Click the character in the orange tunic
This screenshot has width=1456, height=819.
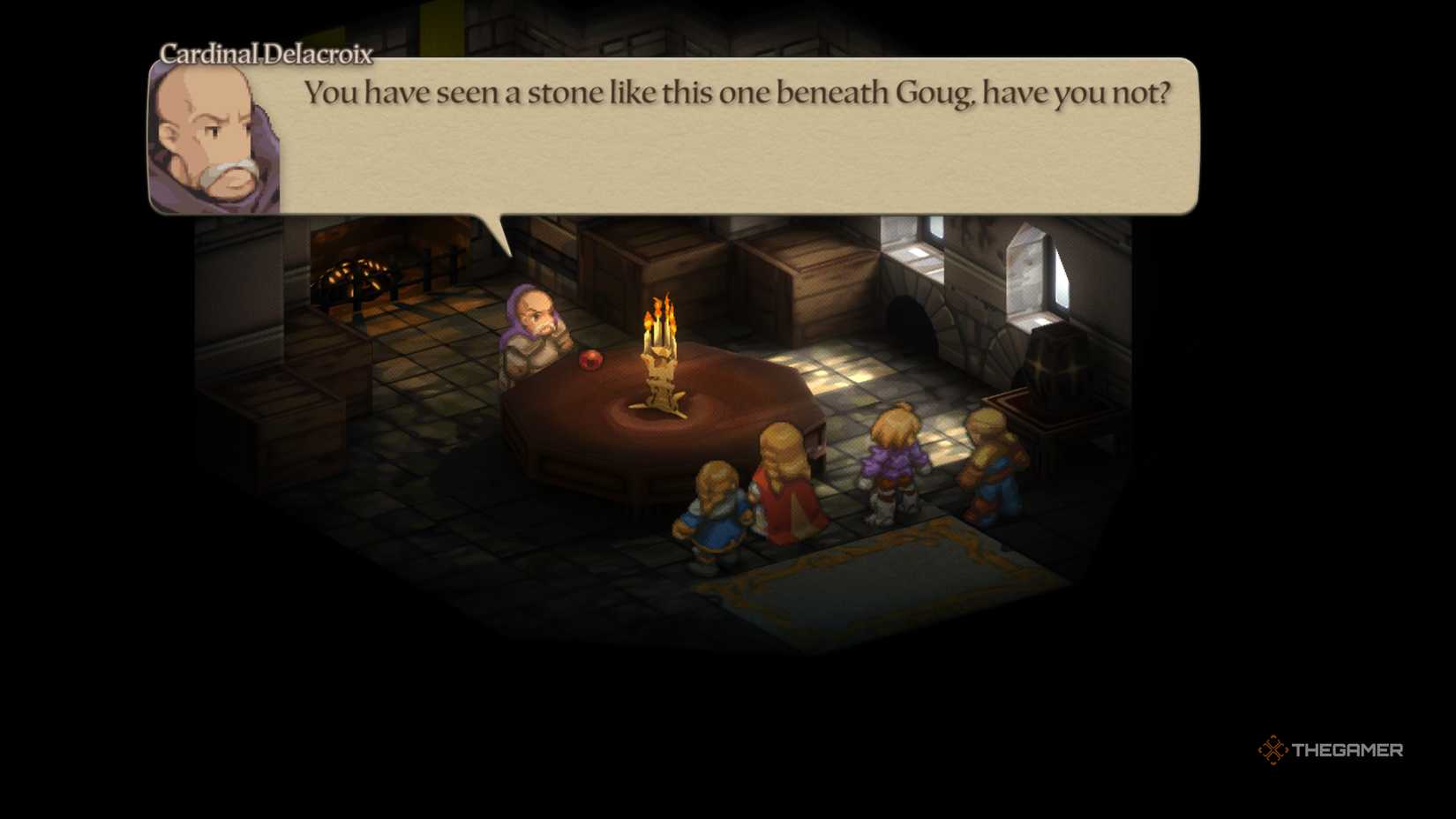pos(988,468)
